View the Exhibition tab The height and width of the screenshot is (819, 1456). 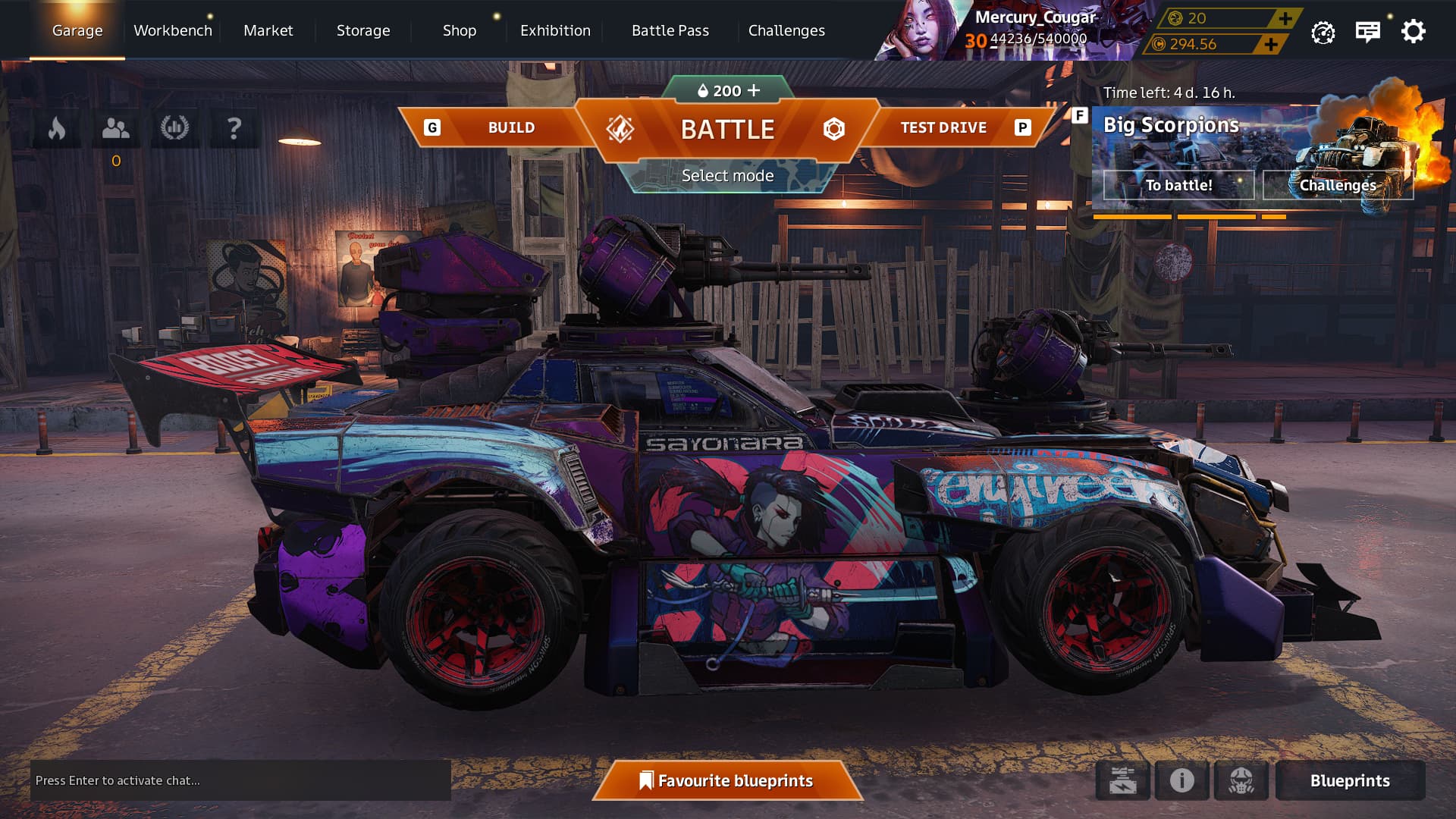[x=555, y=30]
